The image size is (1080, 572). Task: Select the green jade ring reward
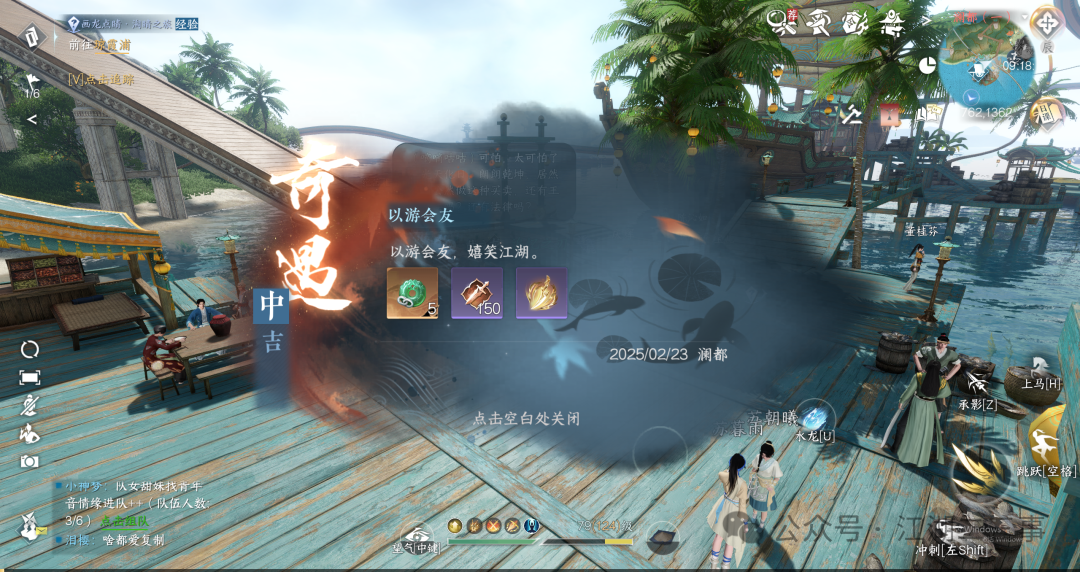point(412,293)
